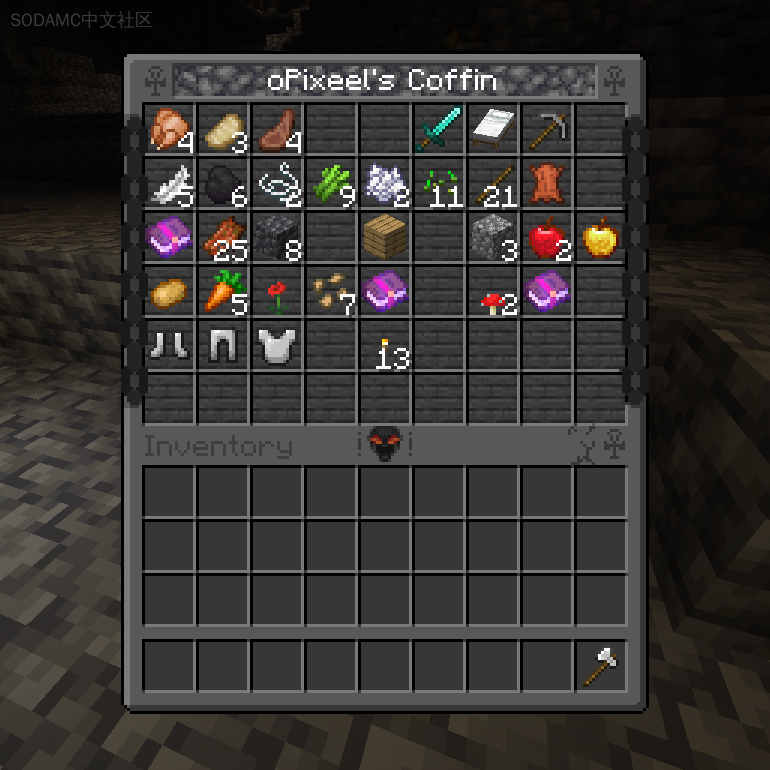Pick up the golden apple
The height and width of the screenshot is (770, 770).
(x=600, y=237)
